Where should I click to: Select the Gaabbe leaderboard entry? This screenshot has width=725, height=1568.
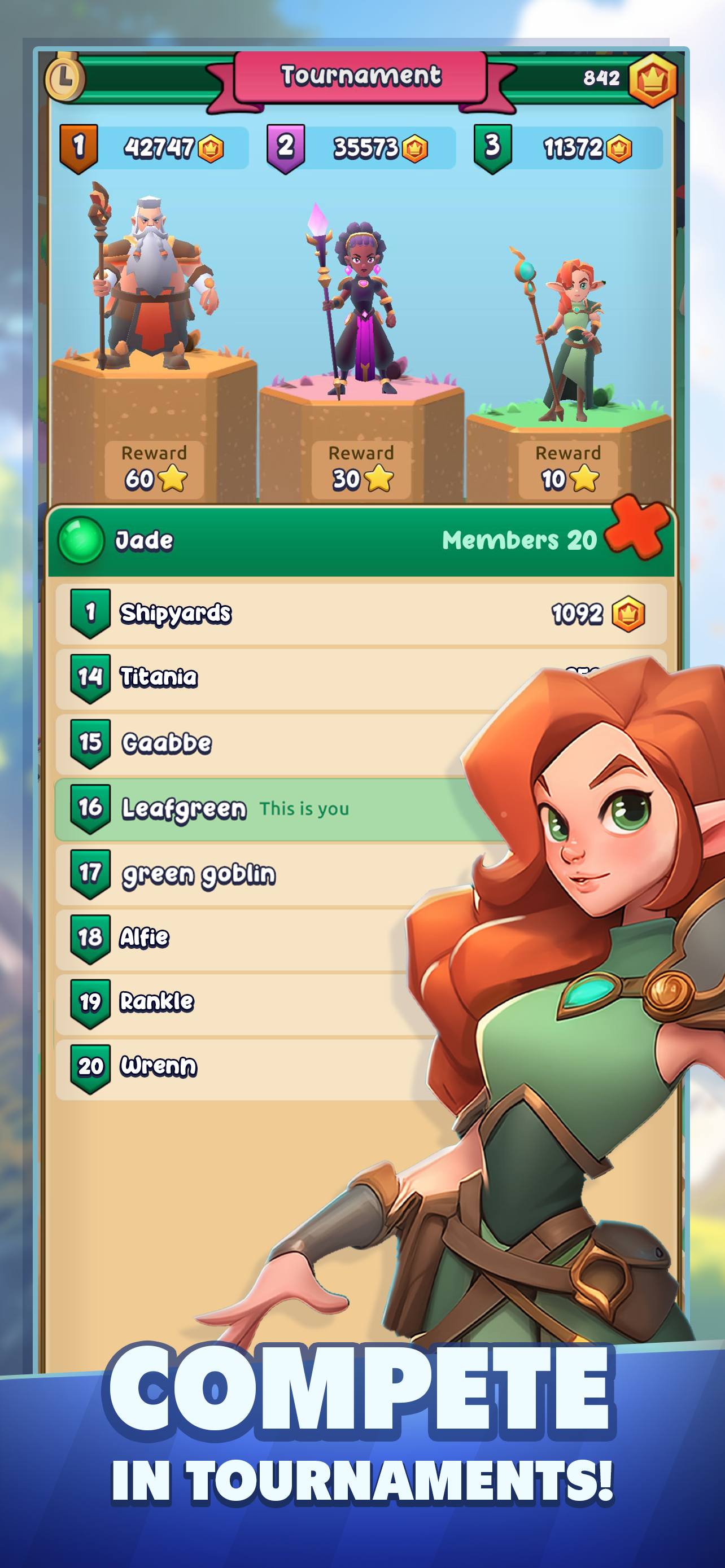pos(243,744)
